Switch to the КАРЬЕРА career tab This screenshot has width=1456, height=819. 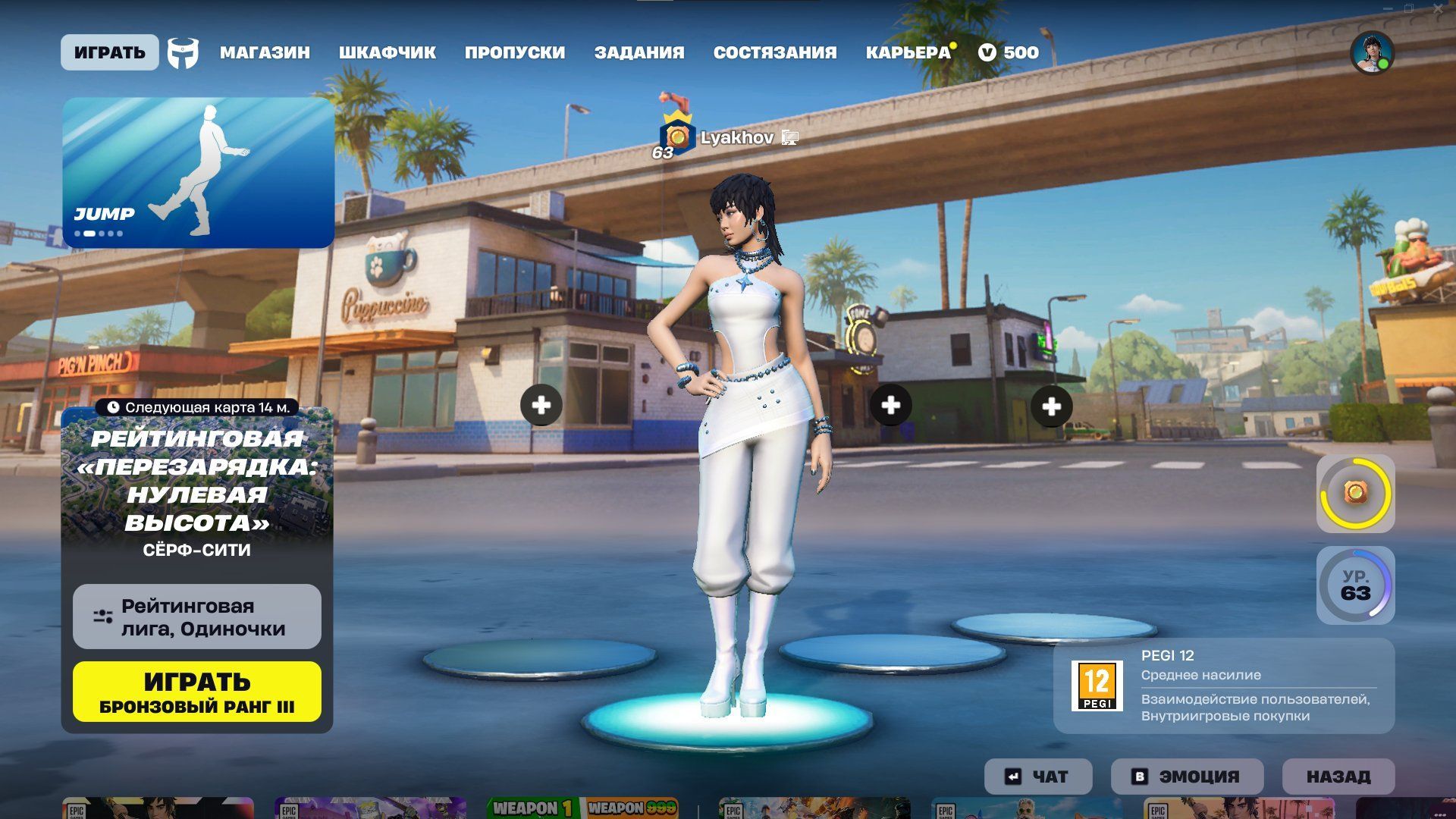pos(908,52)
